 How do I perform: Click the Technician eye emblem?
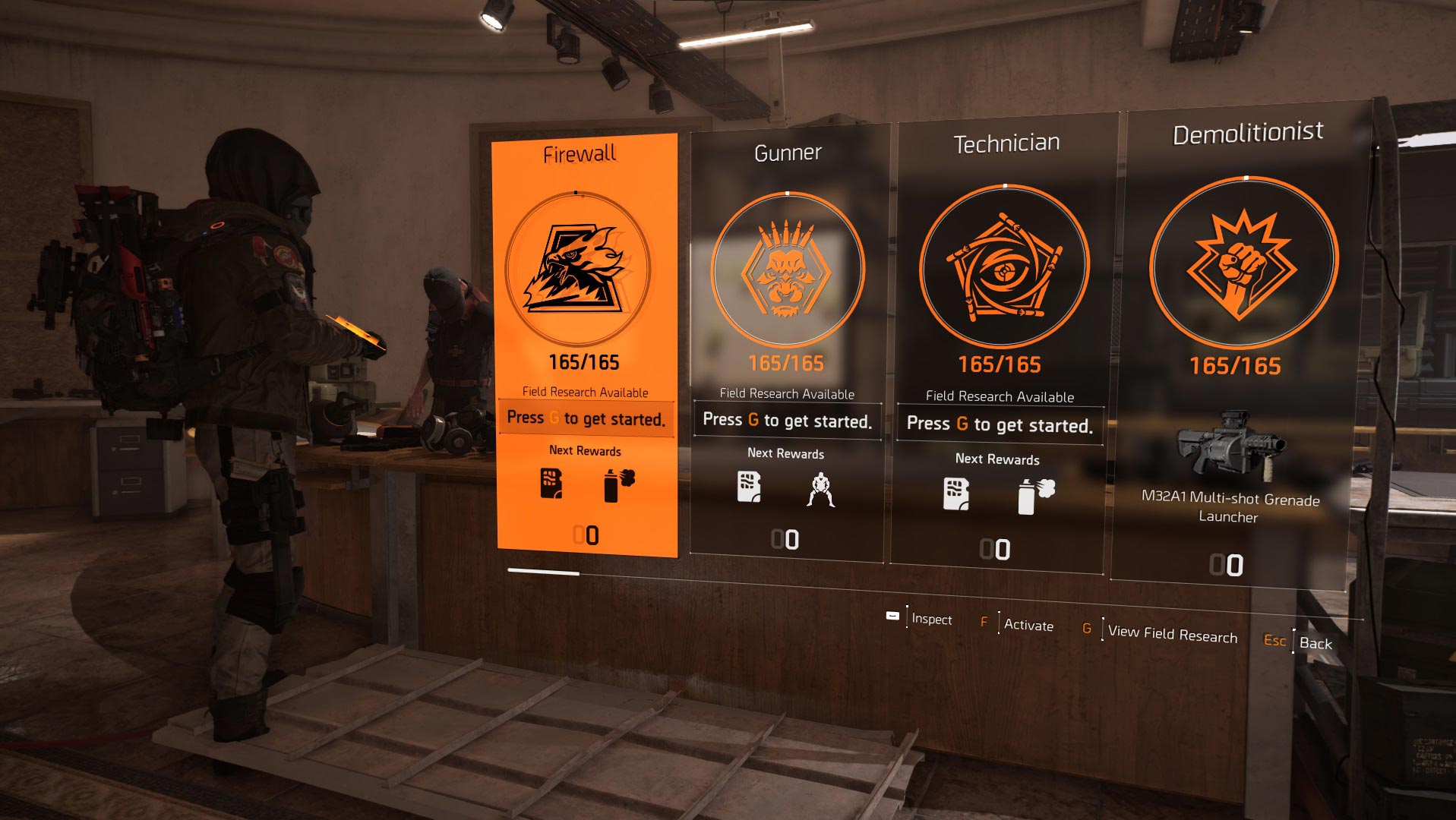tap(1004, 267)
